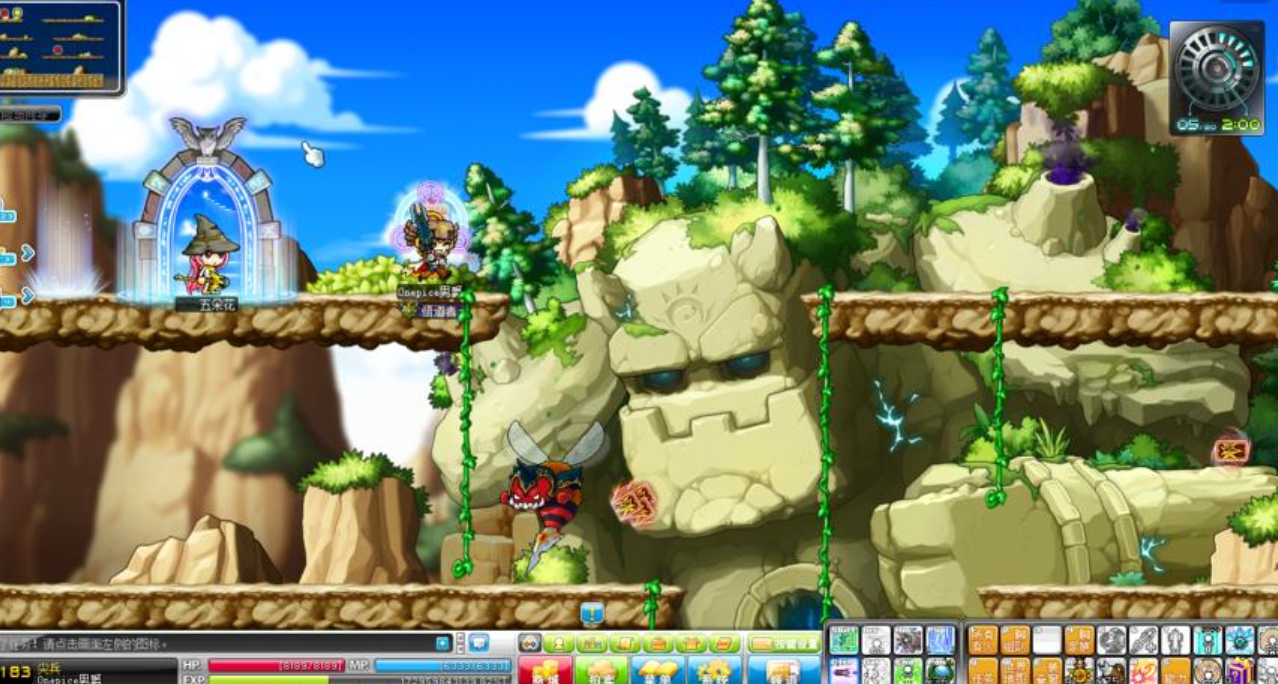Use the blue waterfall skill slot
The width and height of the screenshot is (1278, 684).
[940, 640]
